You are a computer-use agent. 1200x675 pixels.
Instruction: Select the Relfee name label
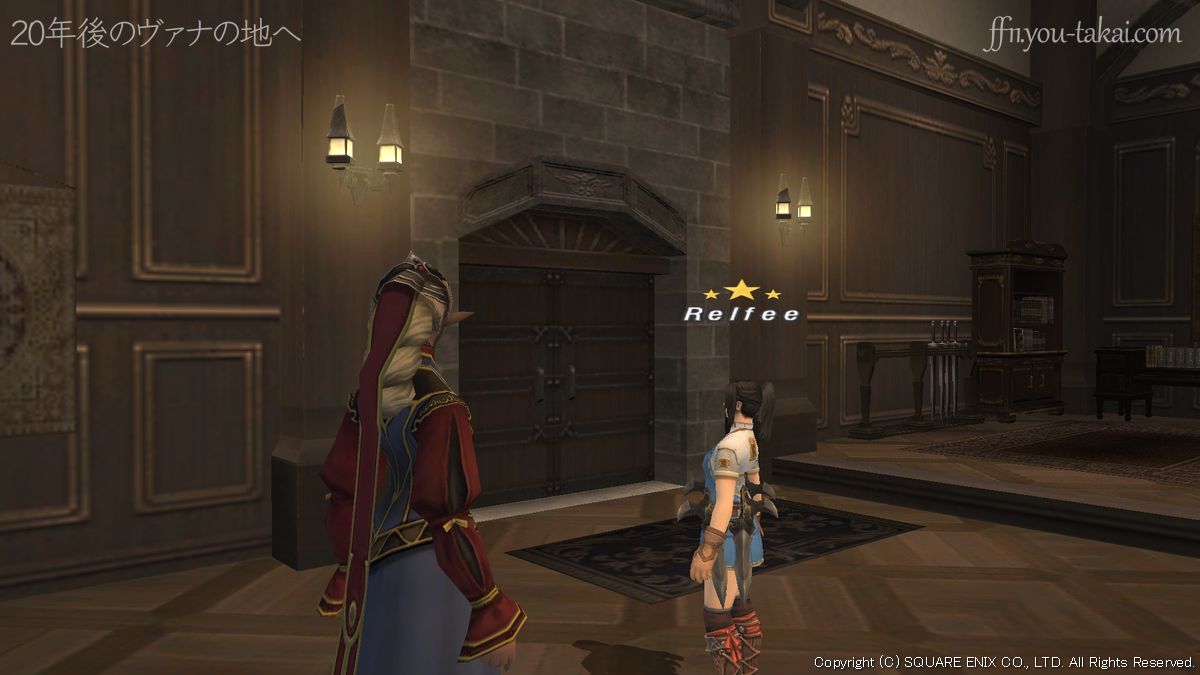741,314
